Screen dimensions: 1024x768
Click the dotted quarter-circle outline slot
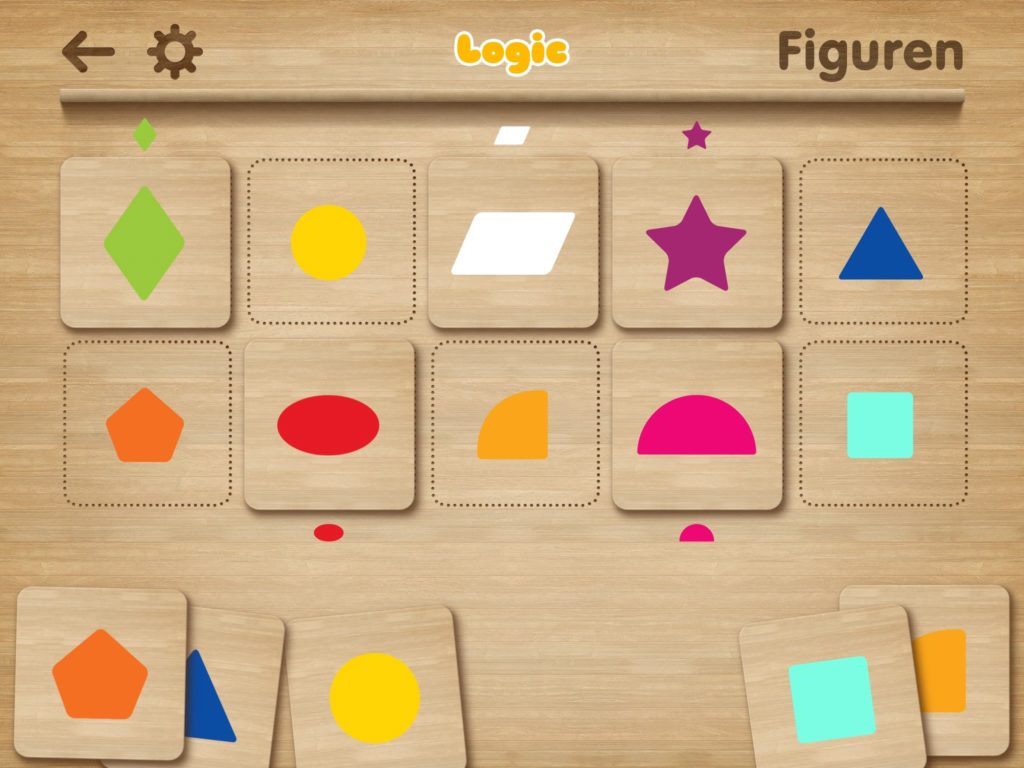click(514, 425)
